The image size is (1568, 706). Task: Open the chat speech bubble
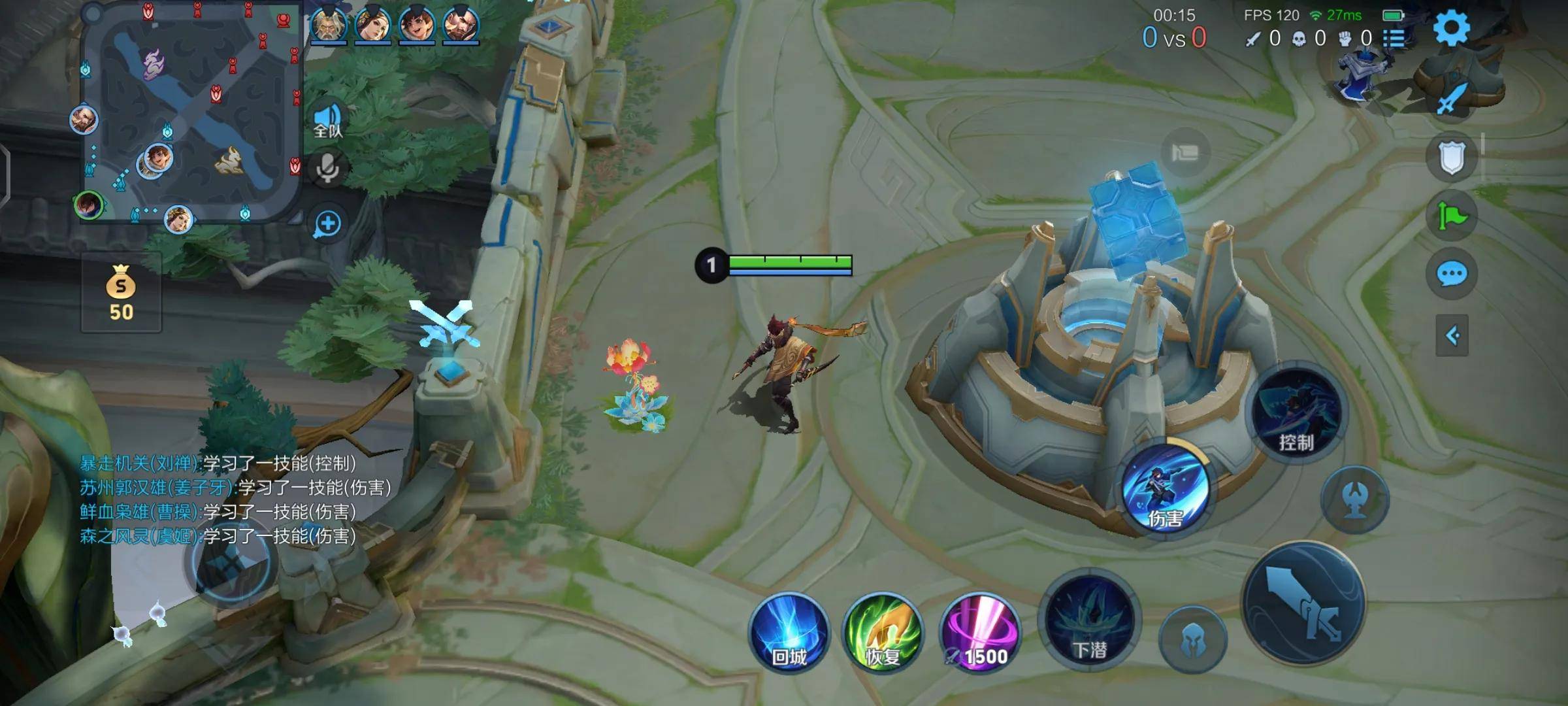1452,274
